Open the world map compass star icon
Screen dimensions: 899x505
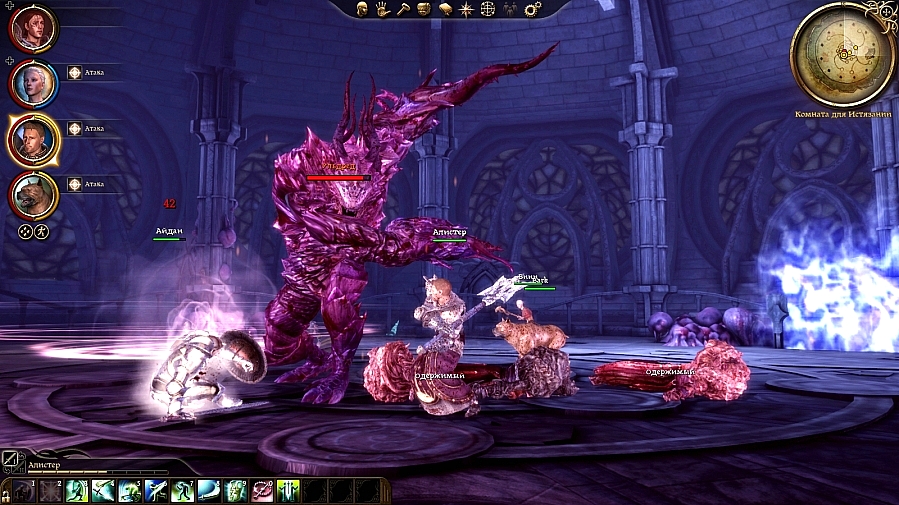466,9
